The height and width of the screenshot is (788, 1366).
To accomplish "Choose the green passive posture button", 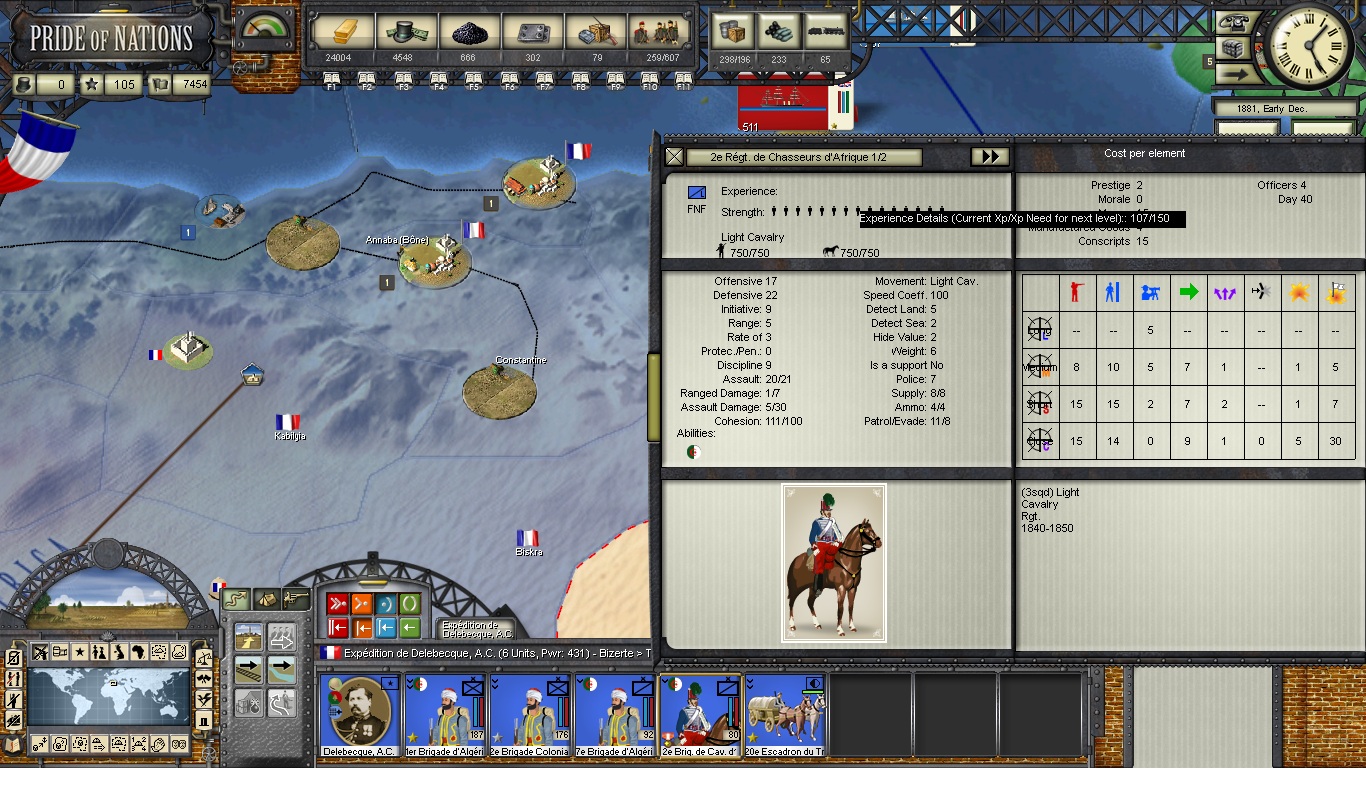I will [x=410, y=604].
